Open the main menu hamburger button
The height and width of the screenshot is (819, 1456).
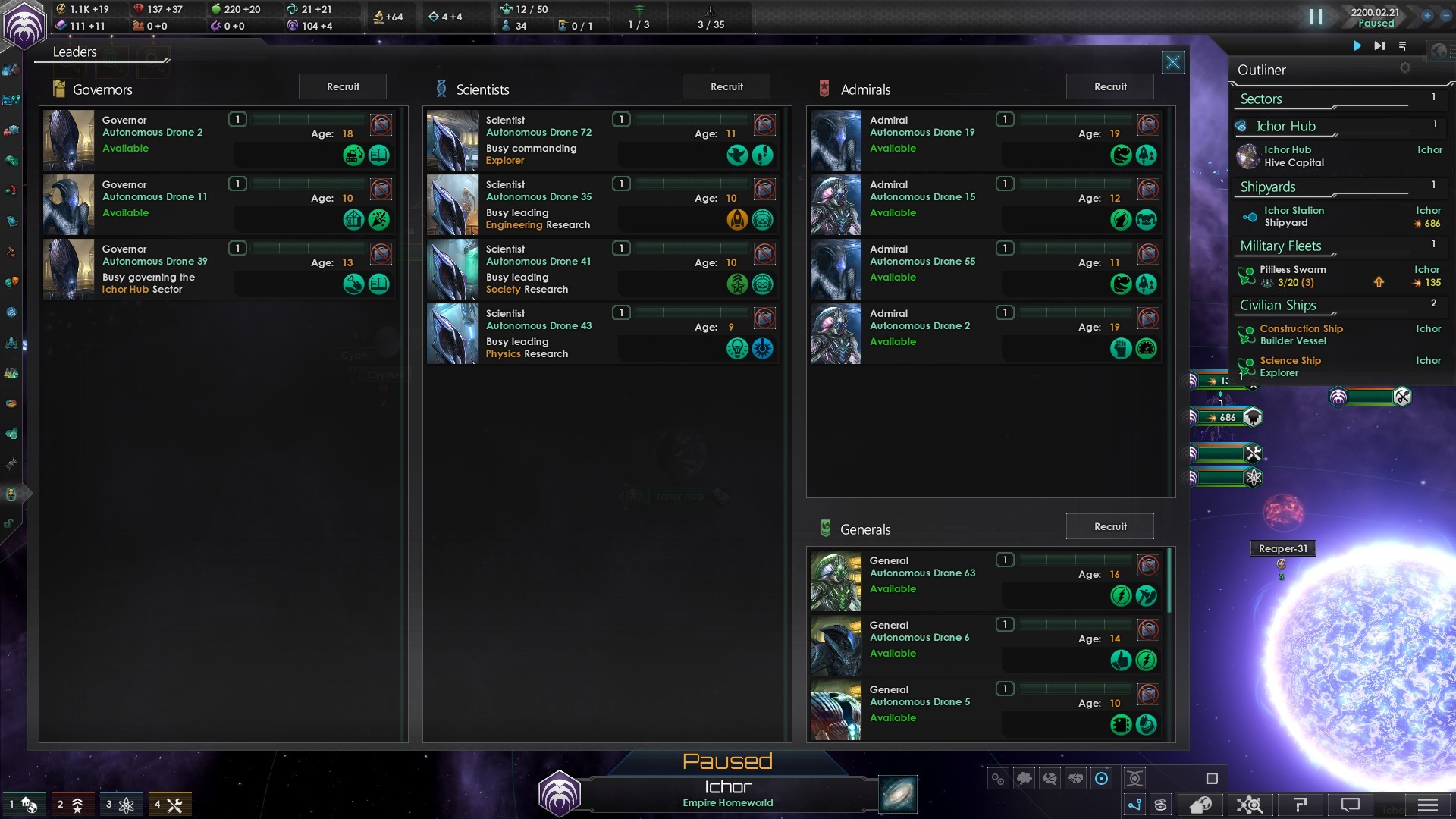[1427, 805]
